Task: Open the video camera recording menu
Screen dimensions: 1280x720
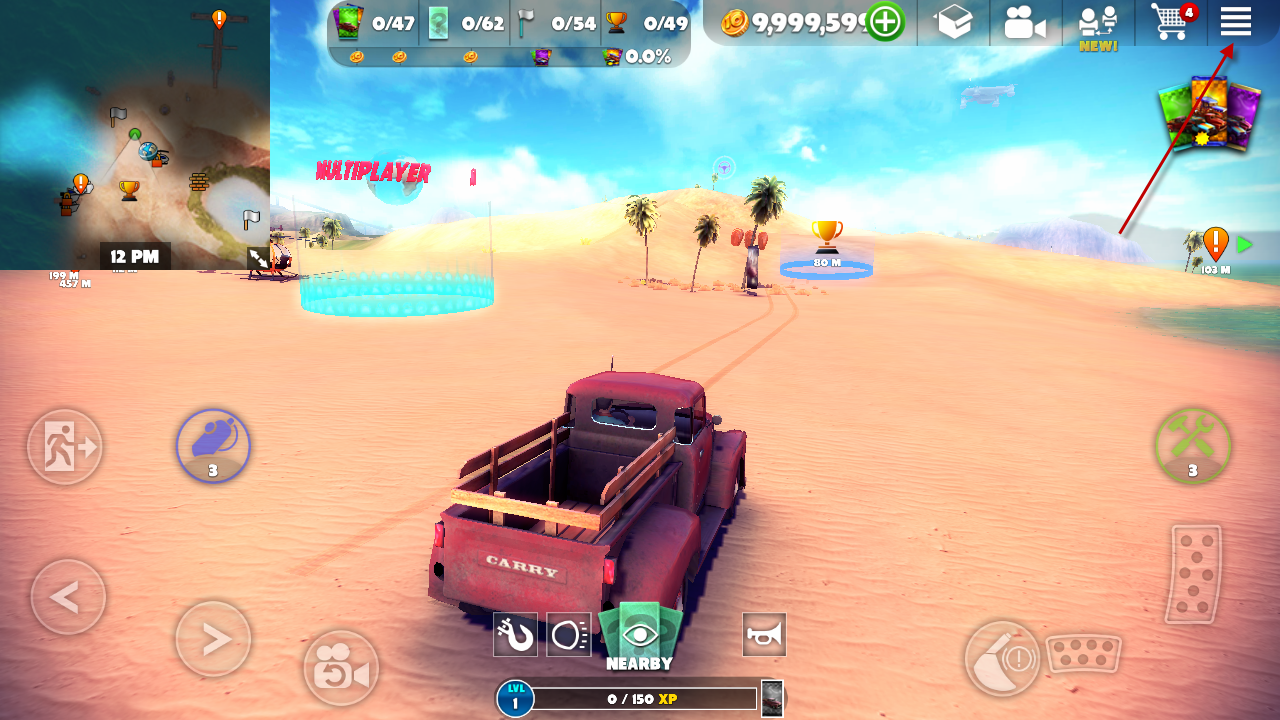Action: tap(1024, 22)
